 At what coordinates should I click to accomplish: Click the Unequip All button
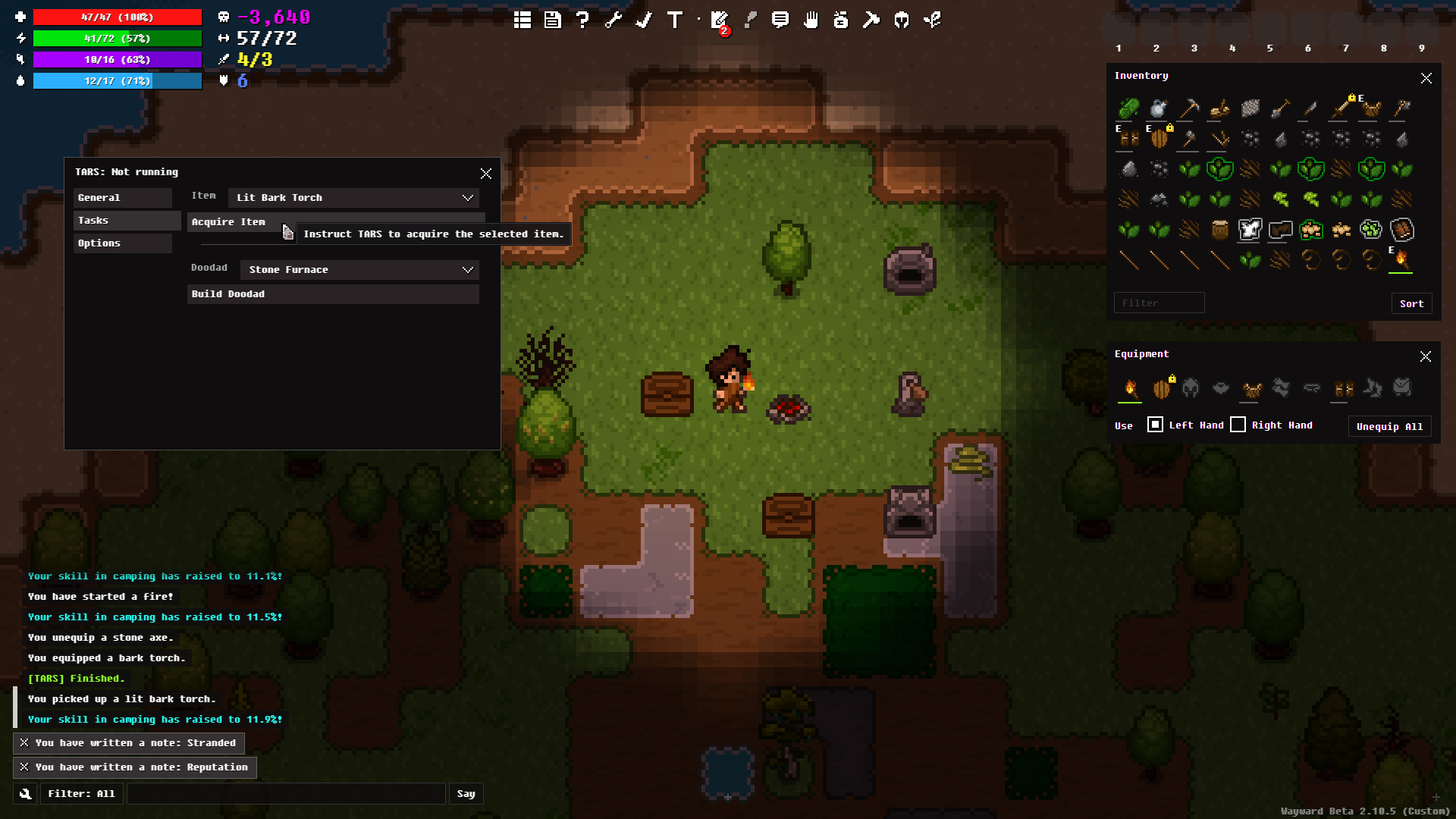point(1389,426)
